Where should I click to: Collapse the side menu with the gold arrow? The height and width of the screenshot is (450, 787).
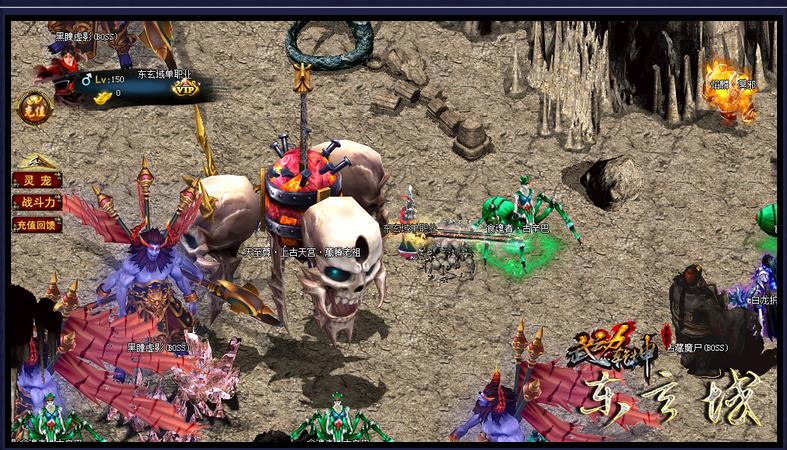click(x=35, y=161)
